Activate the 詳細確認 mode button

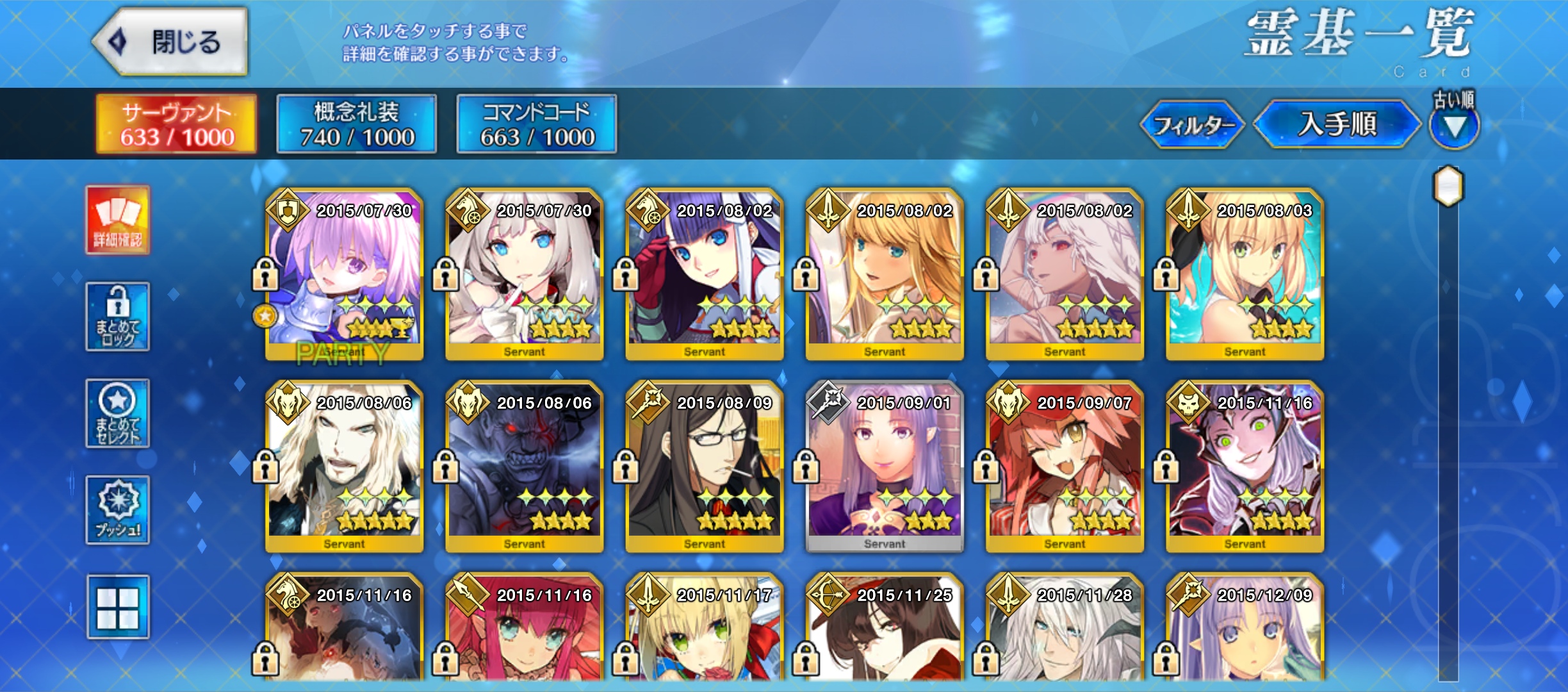coord(118,220)
